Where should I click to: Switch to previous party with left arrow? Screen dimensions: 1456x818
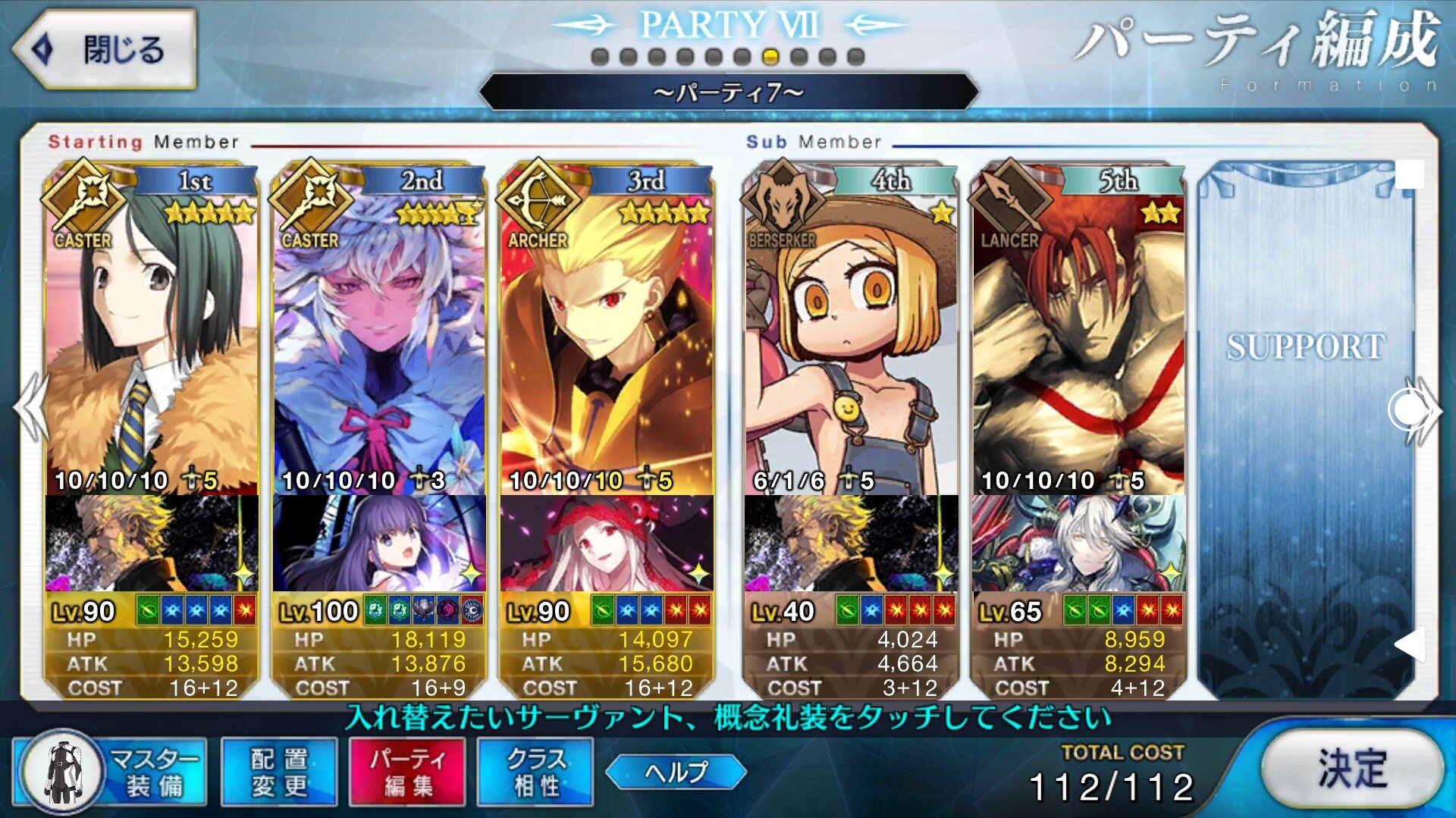(30, 408)
